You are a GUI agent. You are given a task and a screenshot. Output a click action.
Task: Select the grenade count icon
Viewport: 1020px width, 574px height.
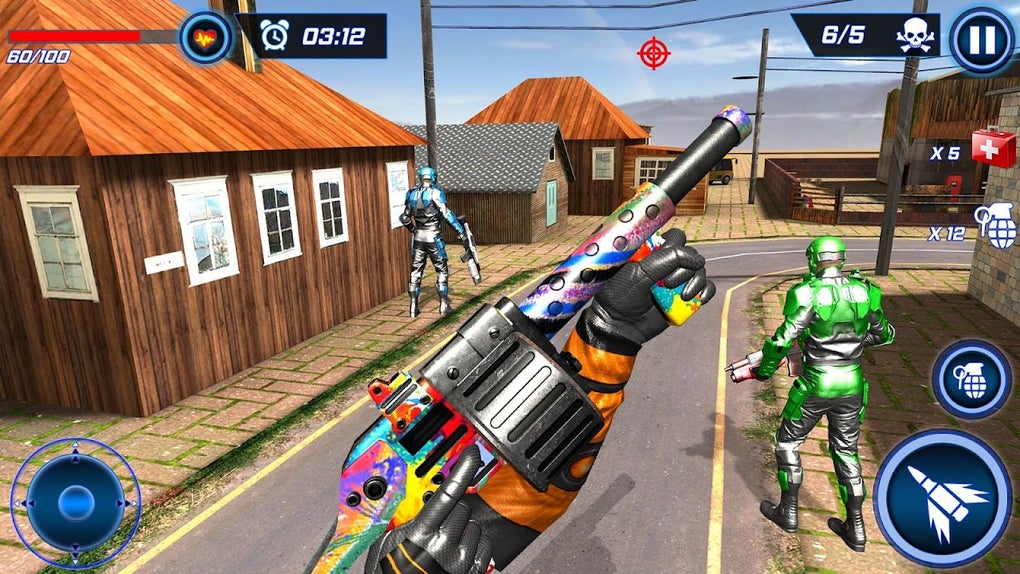(996, 226)
